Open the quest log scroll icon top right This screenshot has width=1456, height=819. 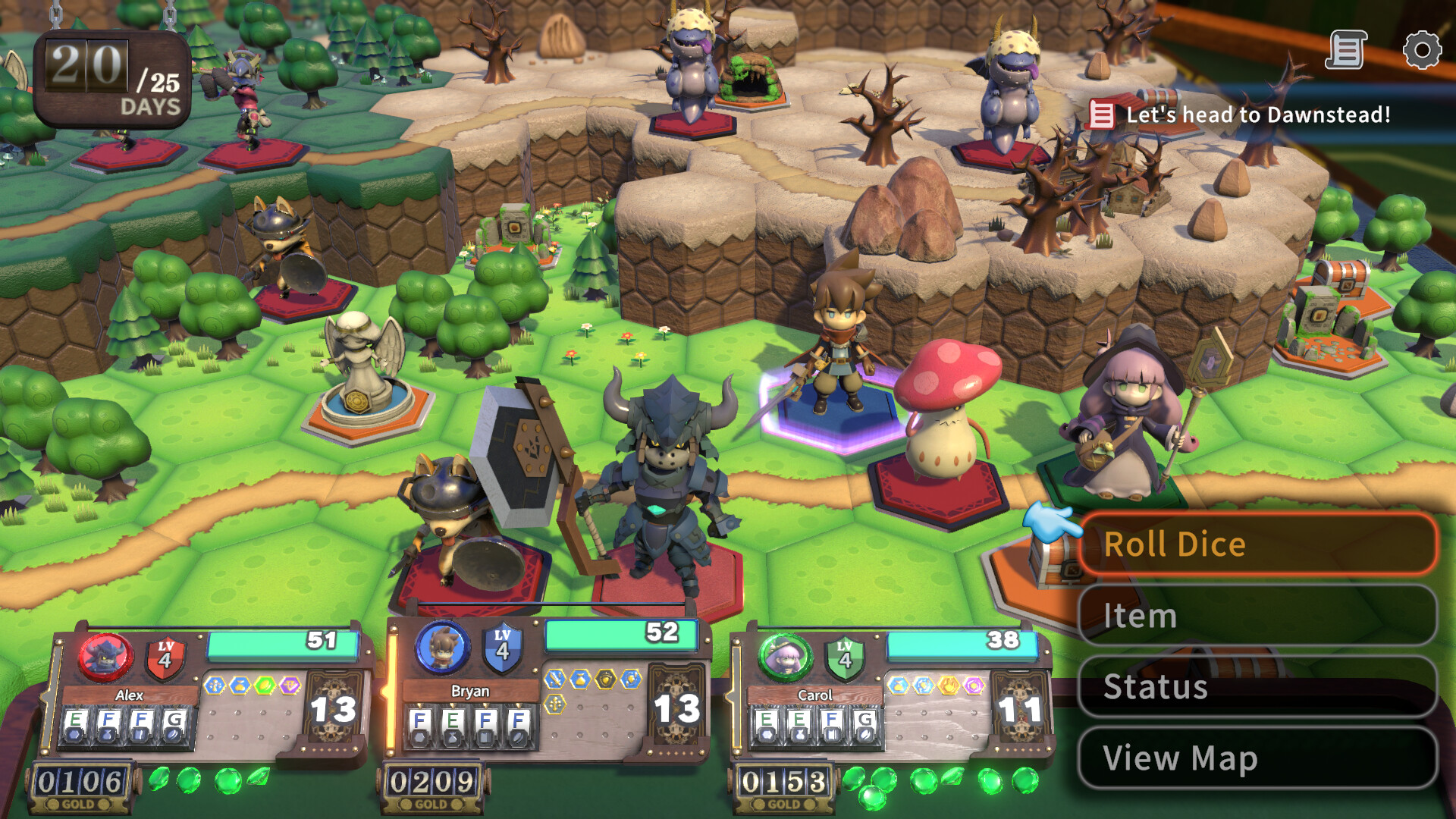tap(1346, 48)
